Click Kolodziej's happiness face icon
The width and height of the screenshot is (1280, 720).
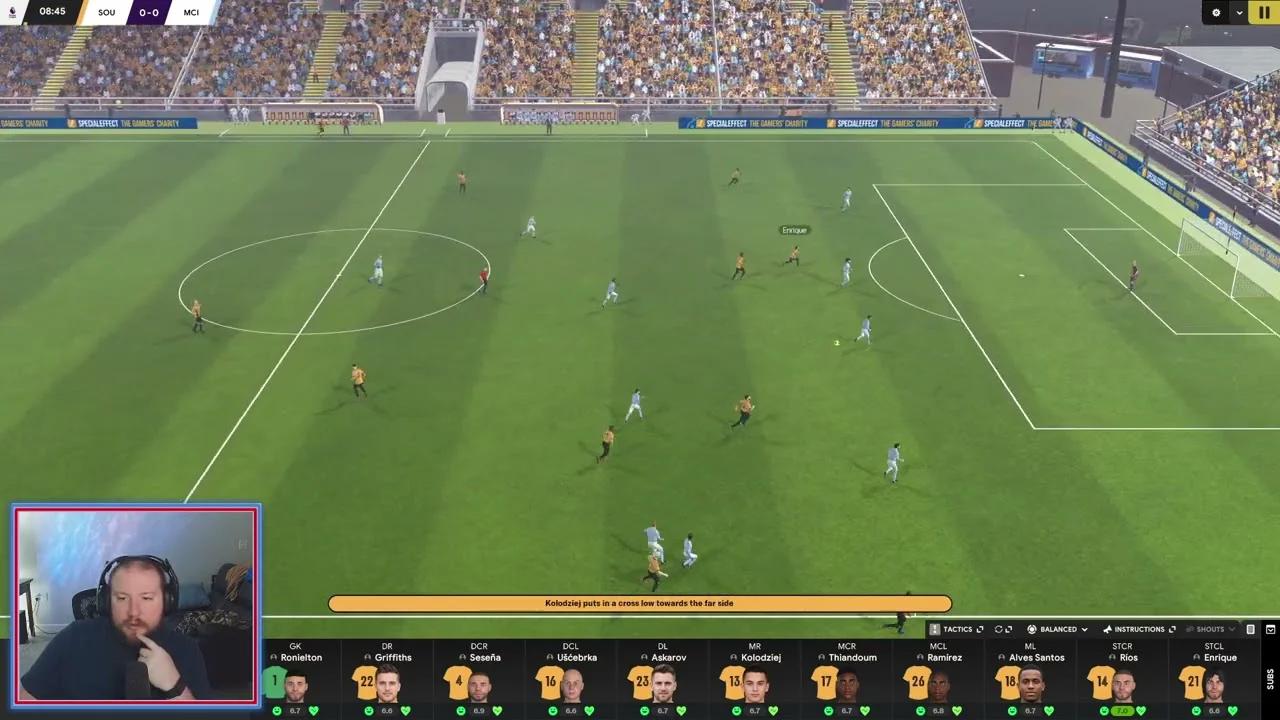[x=738, y=710]
